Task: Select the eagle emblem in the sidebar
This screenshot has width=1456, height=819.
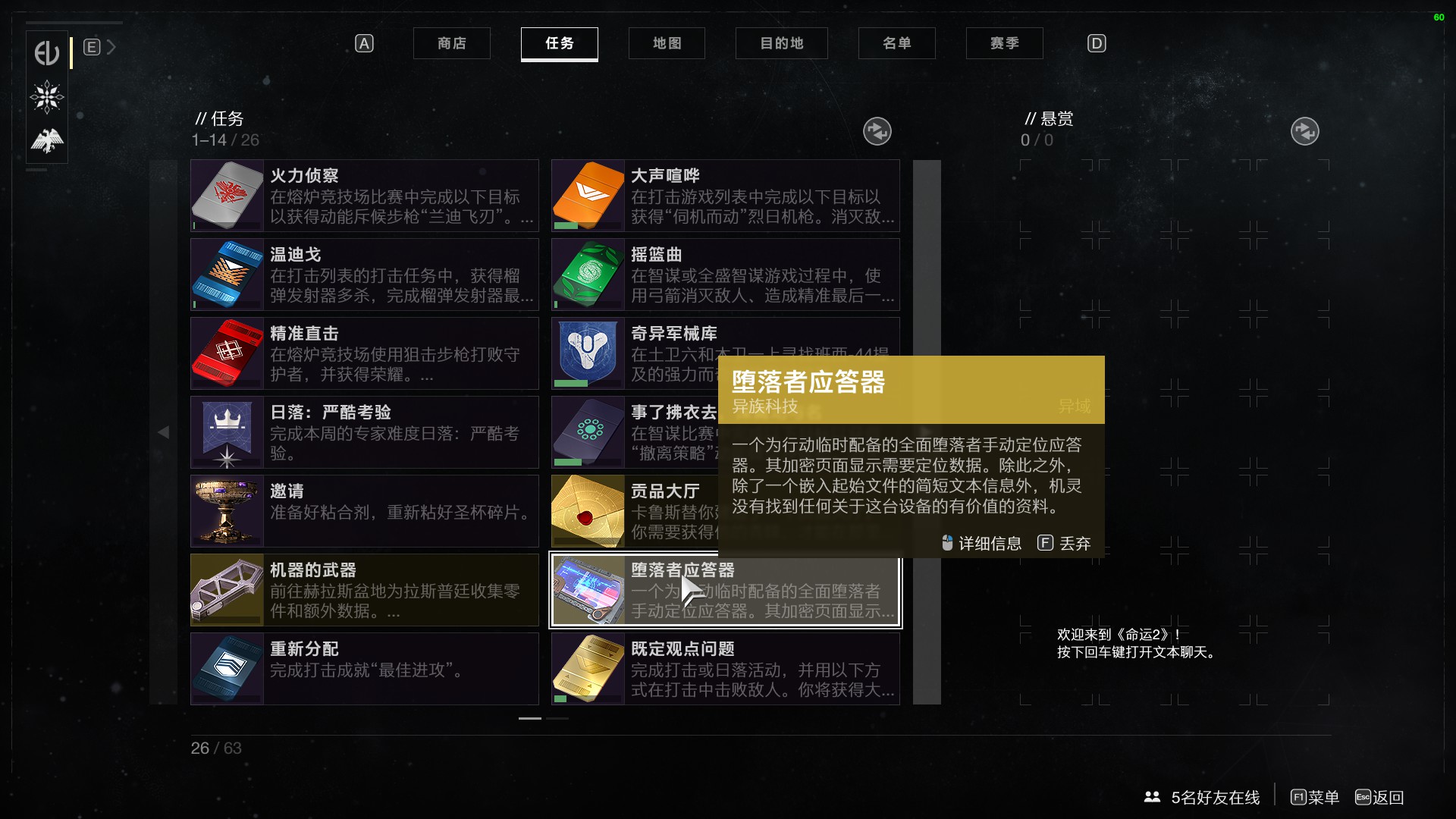Action: point(46,140)
